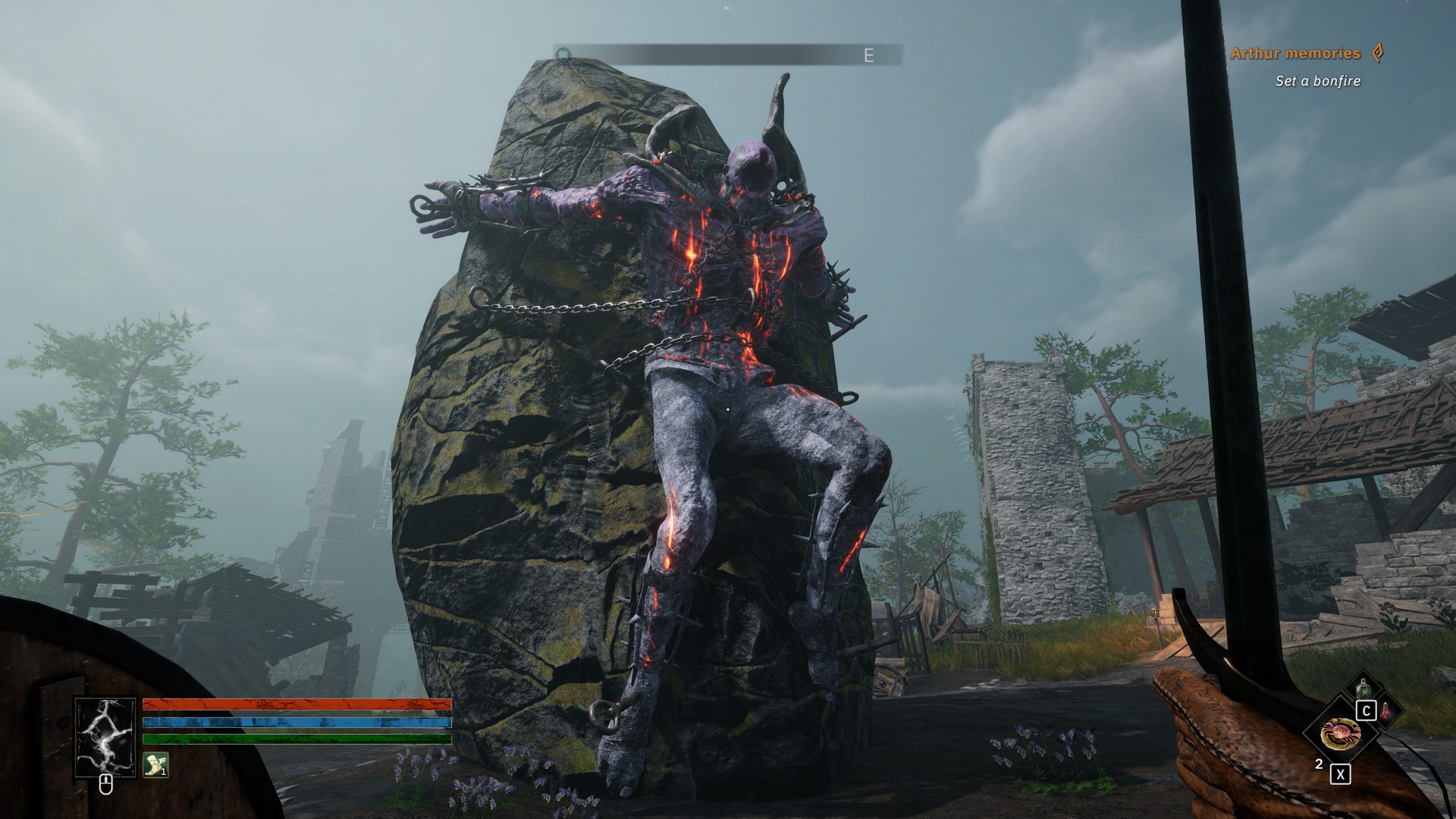Click the winged boot buff icon

155,764
